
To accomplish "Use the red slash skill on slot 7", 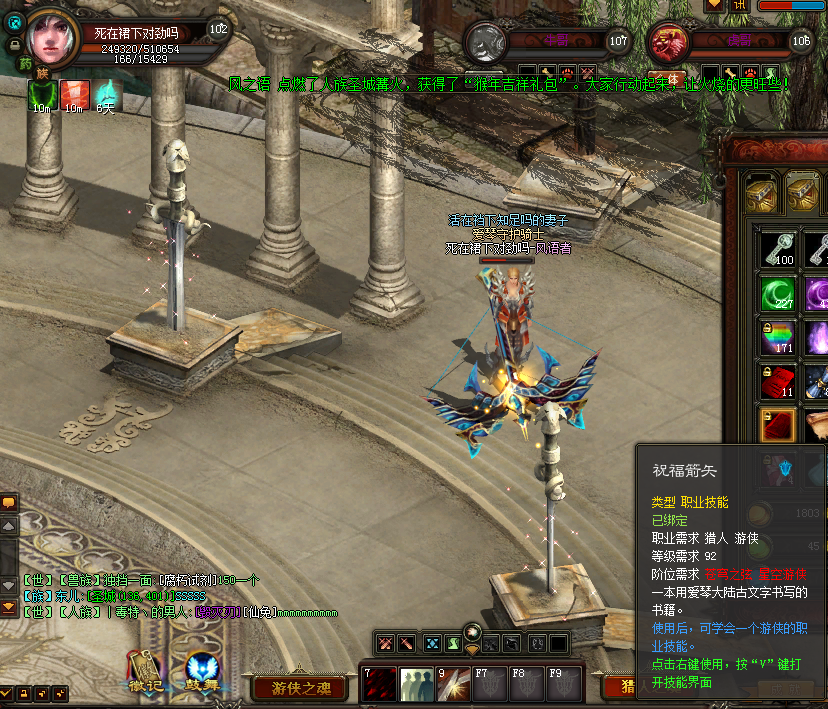I will [x=380, y=683].
